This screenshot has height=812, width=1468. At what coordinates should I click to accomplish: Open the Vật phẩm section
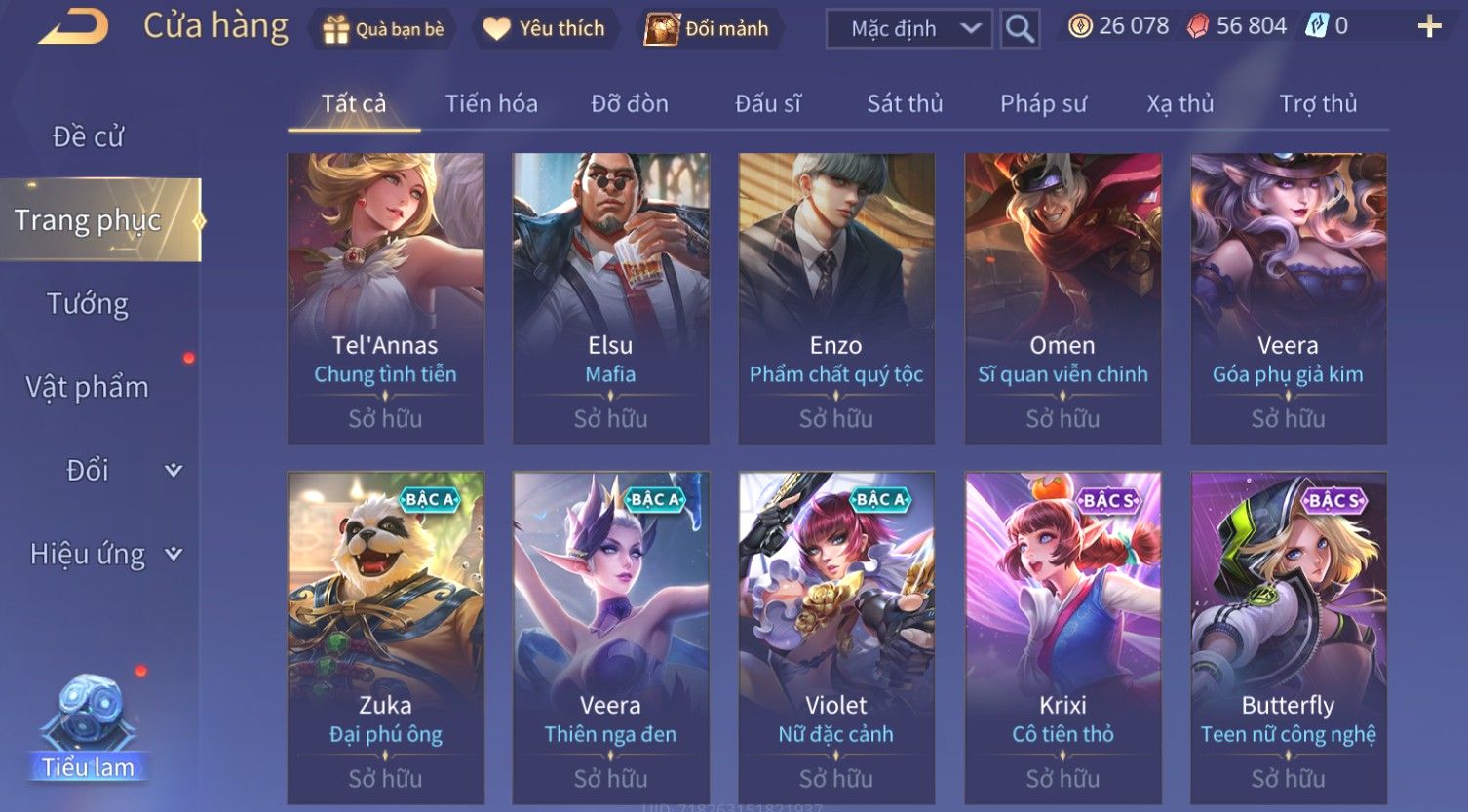88,387
